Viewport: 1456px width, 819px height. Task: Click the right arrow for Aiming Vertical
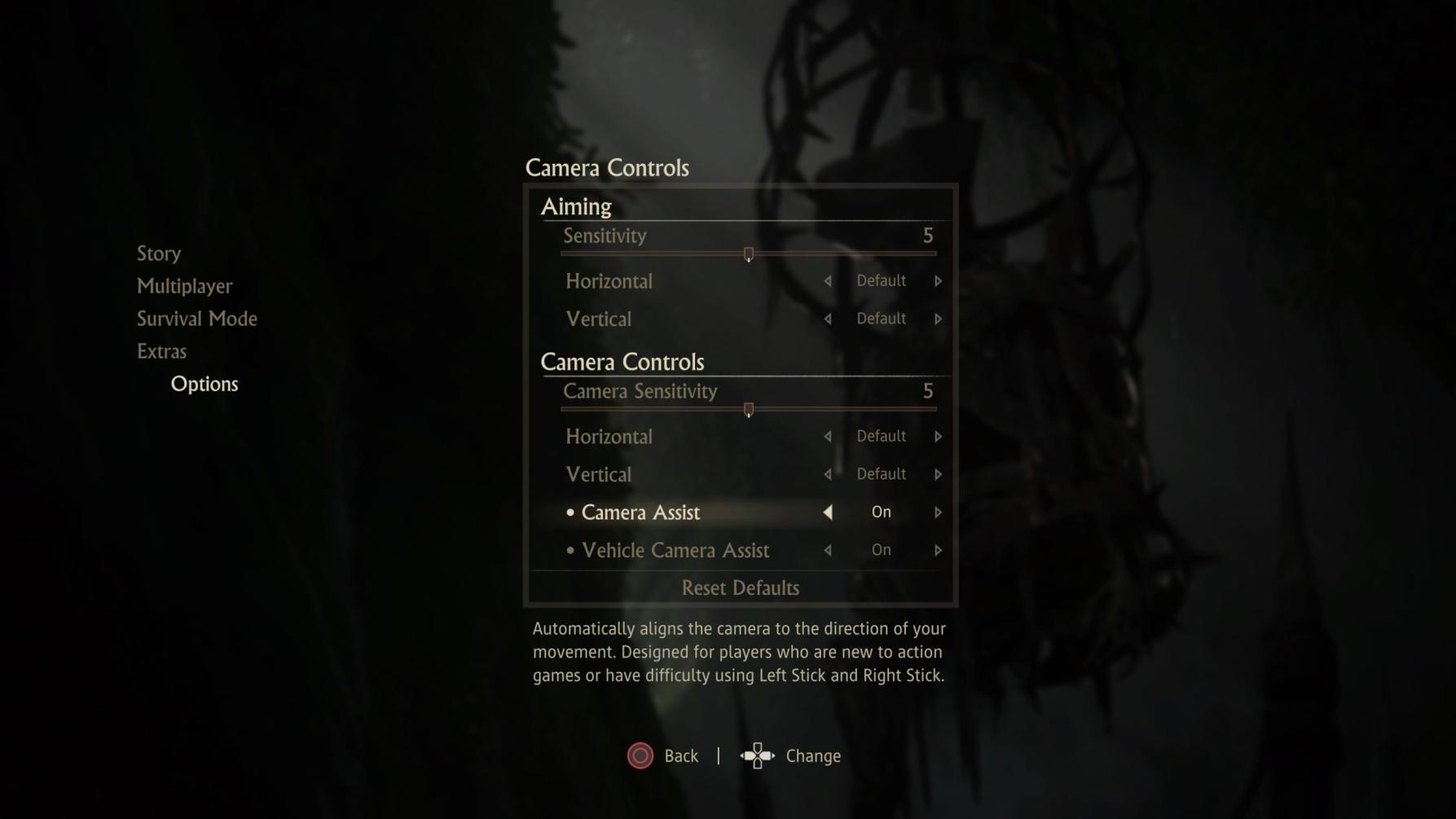(x=939, y=319)
